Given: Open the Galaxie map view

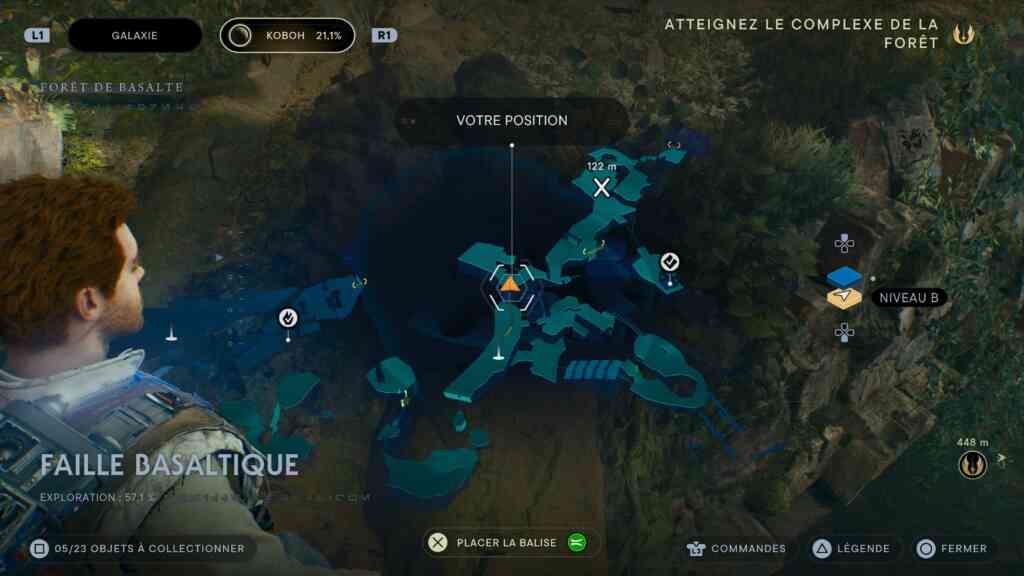Looking at the screenshot, I should (x=135, y=35).
